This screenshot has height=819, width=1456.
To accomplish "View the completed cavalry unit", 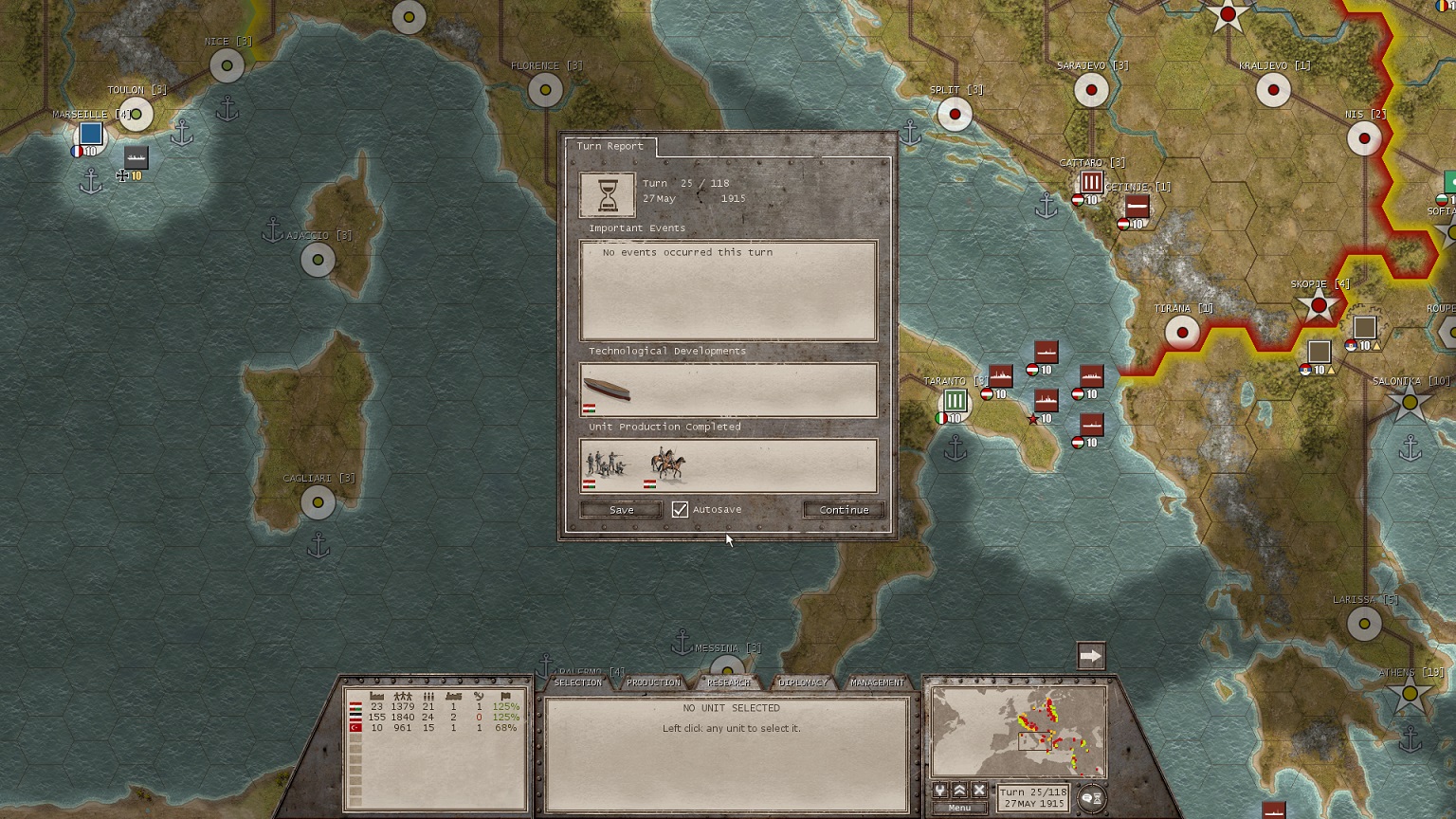I will [x=667, y=464].
